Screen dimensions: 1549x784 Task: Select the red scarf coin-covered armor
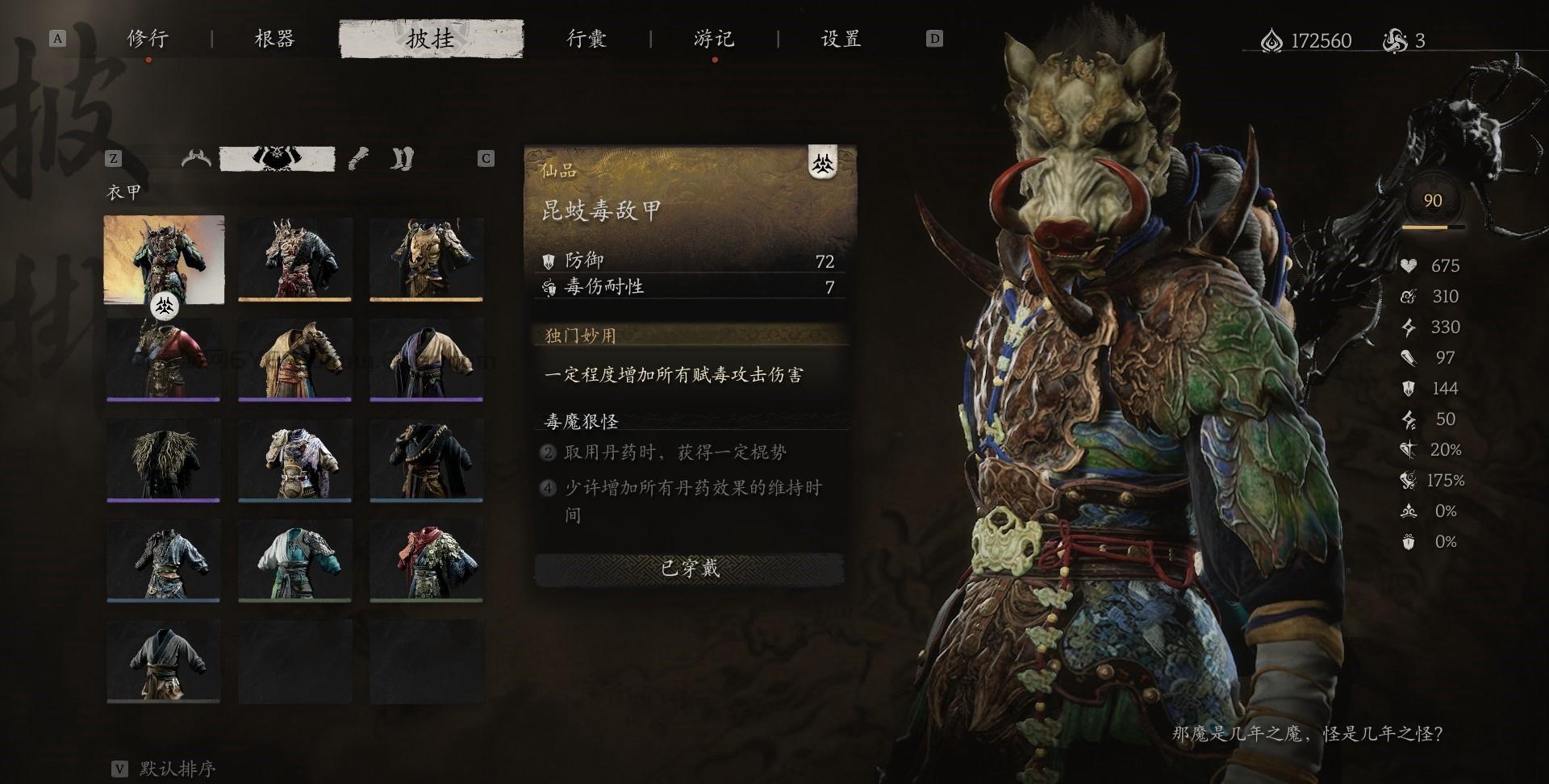(x=426, y=560)
